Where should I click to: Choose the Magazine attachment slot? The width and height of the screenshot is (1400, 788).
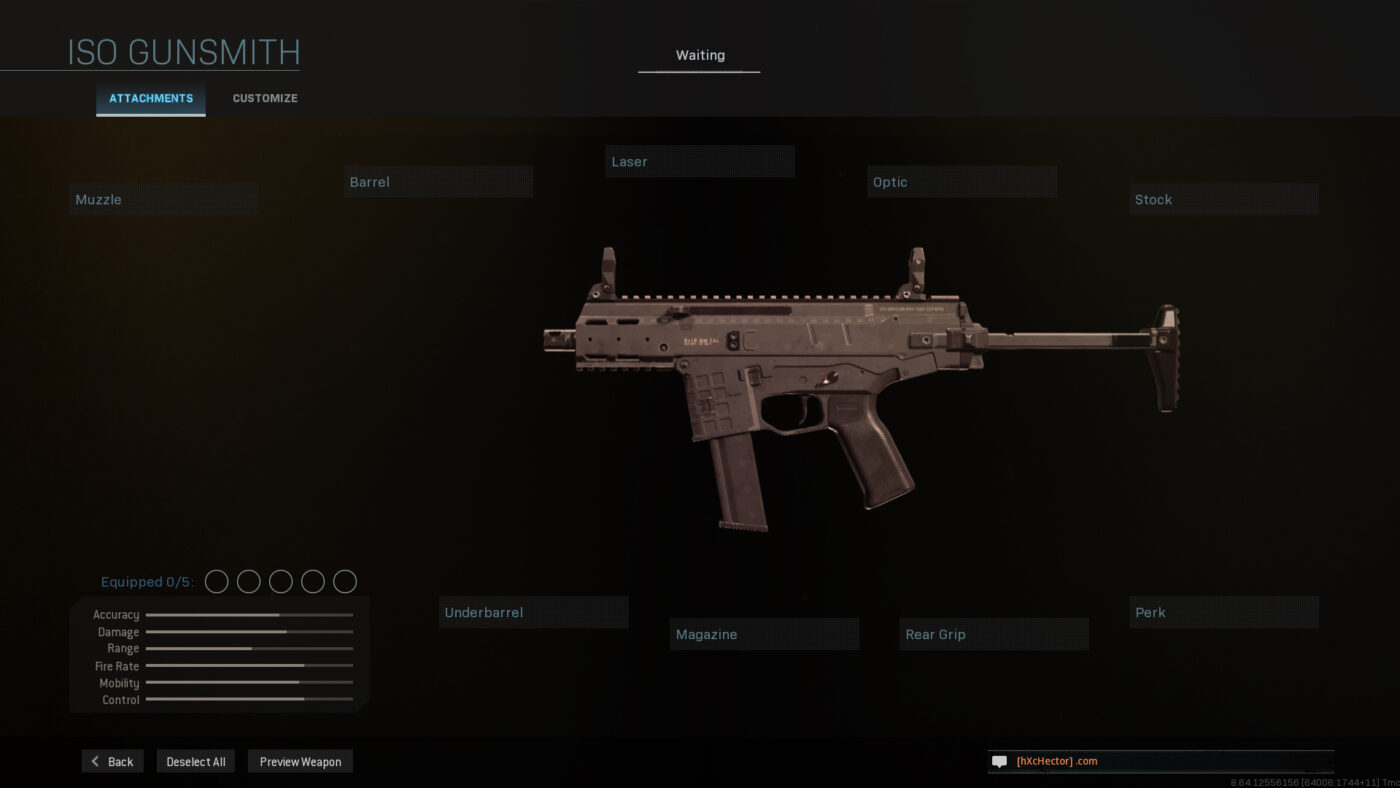tap(764, 634)
